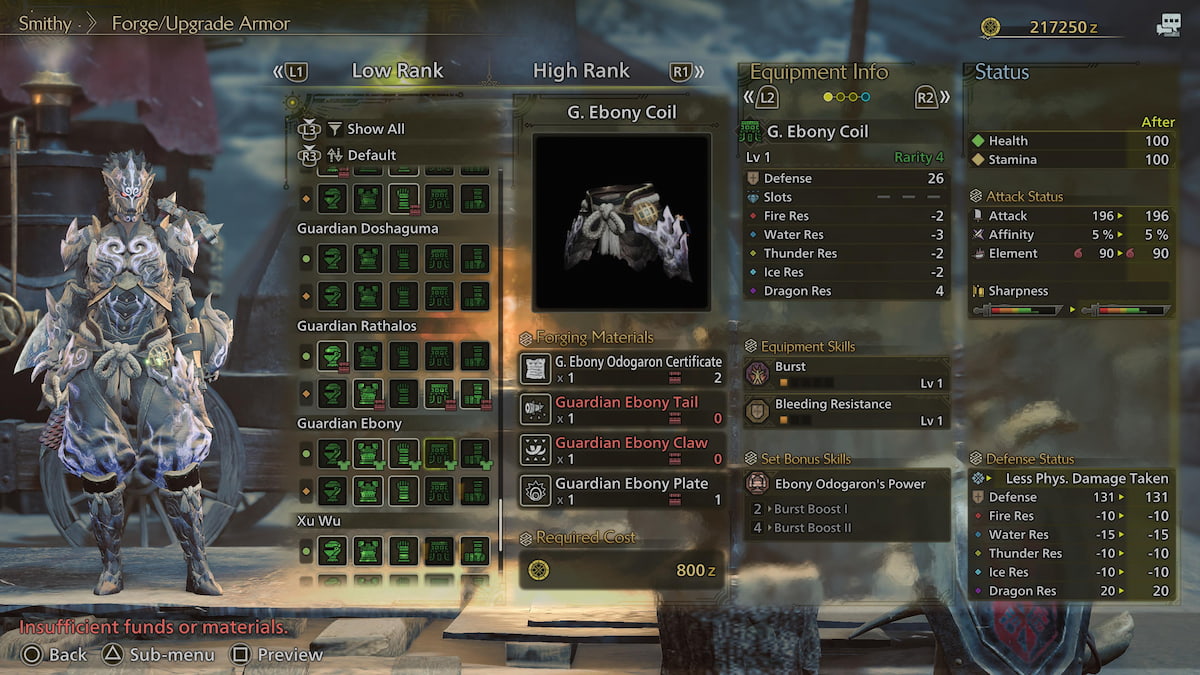View the Bleeding Resistance skill

tap(846, 411)
